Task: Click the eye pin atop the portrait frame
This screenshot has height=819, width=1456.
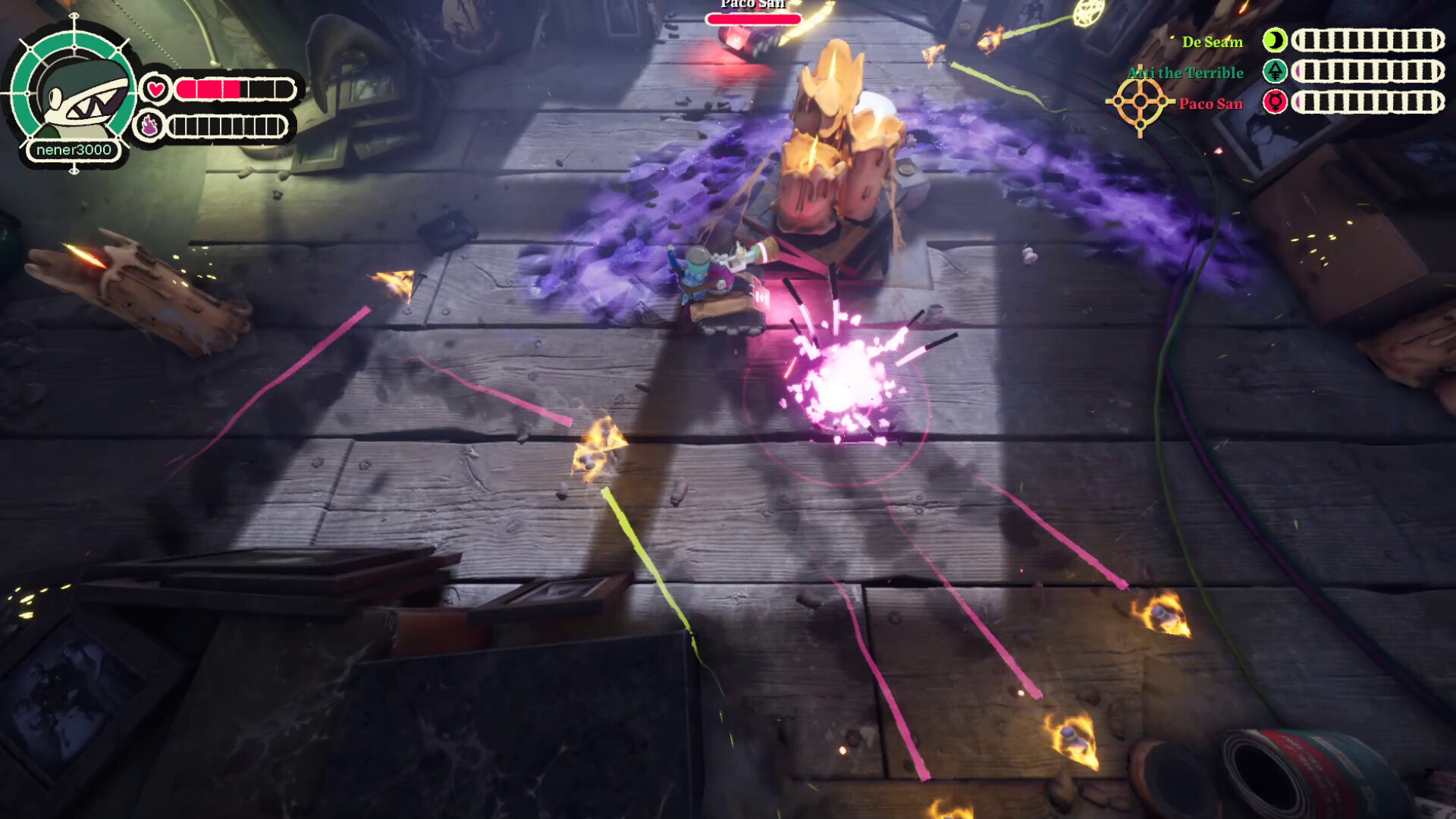Action: point(74,16)
